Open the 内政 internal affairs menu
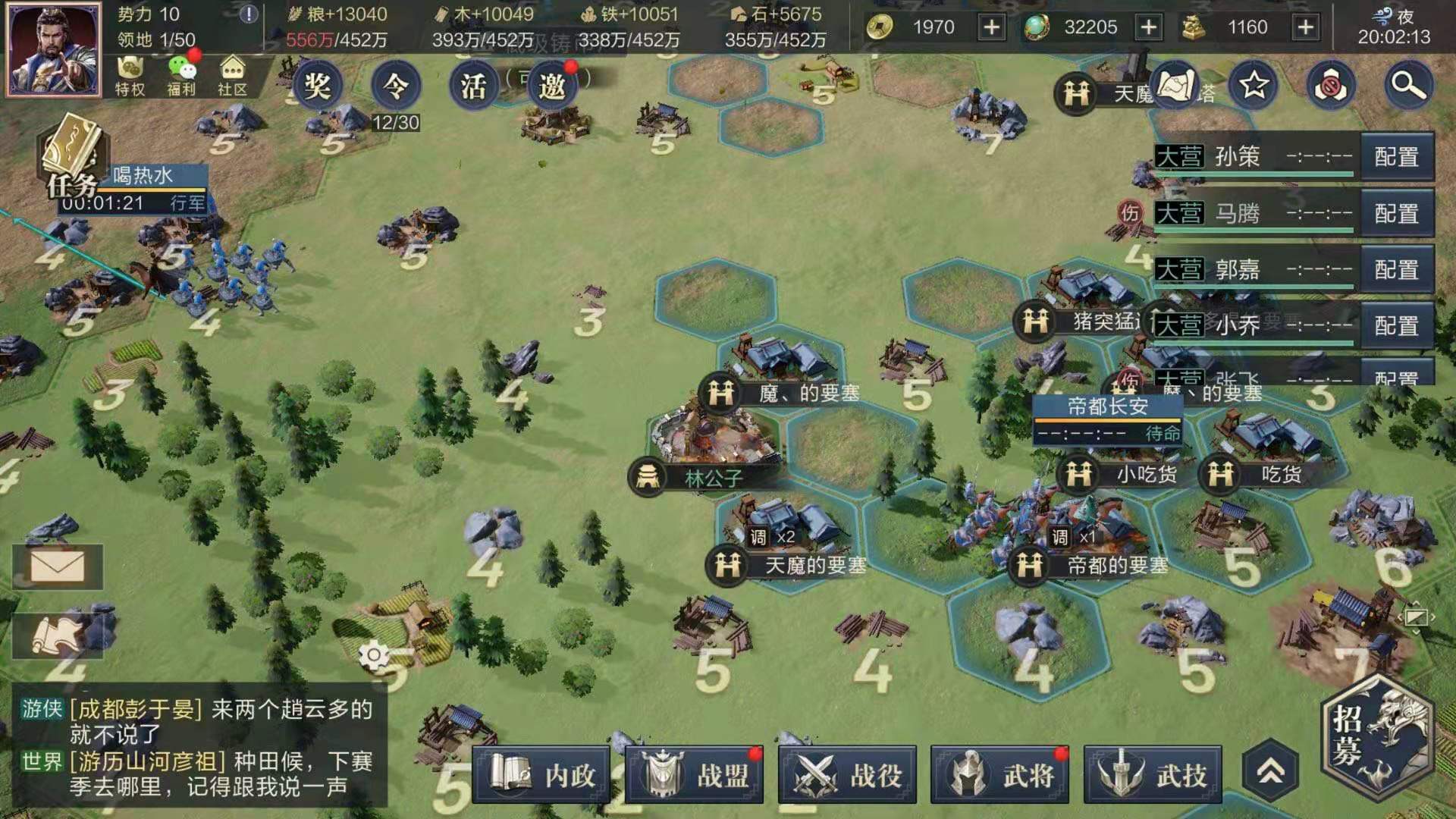Screen dimensions: 1456x819 coord(541,775)
